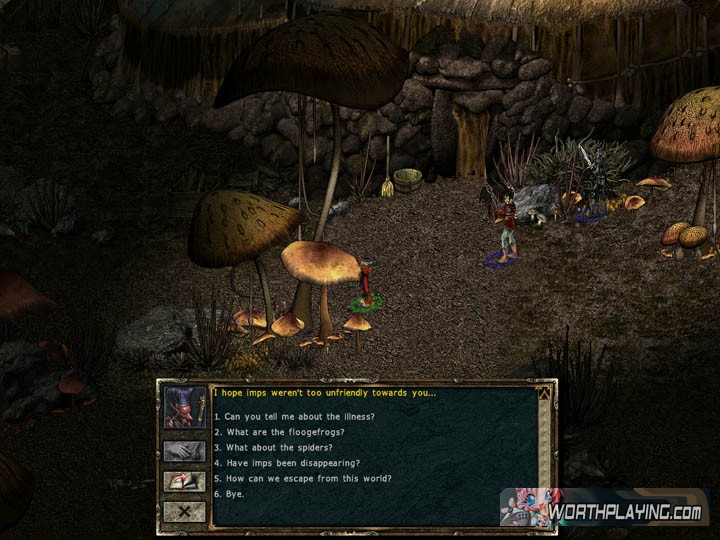This screenshot has width=720, height=540.
Task: Open the journal book button
Action: (x=185, y=481)
